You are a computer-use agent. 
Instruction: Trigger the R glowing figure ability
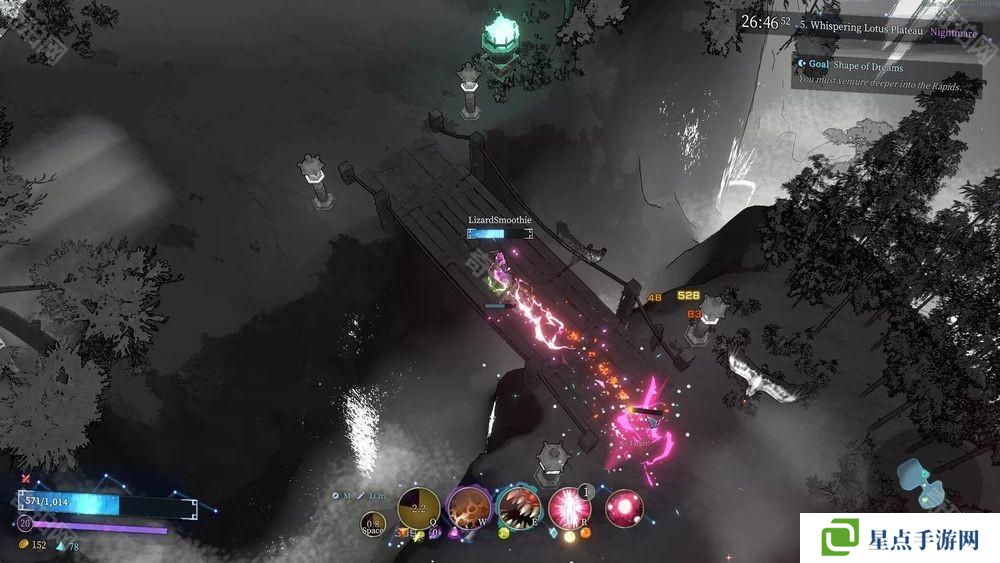(569, 508)
